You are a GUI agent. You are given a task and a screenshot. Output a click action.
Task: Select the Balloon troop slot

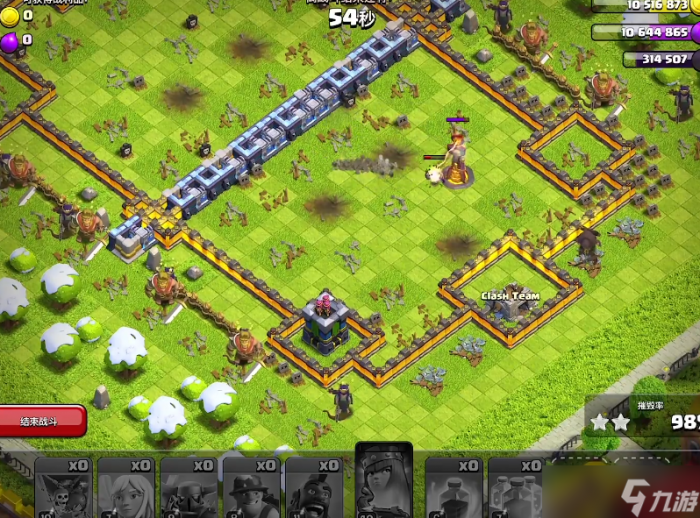66,490
